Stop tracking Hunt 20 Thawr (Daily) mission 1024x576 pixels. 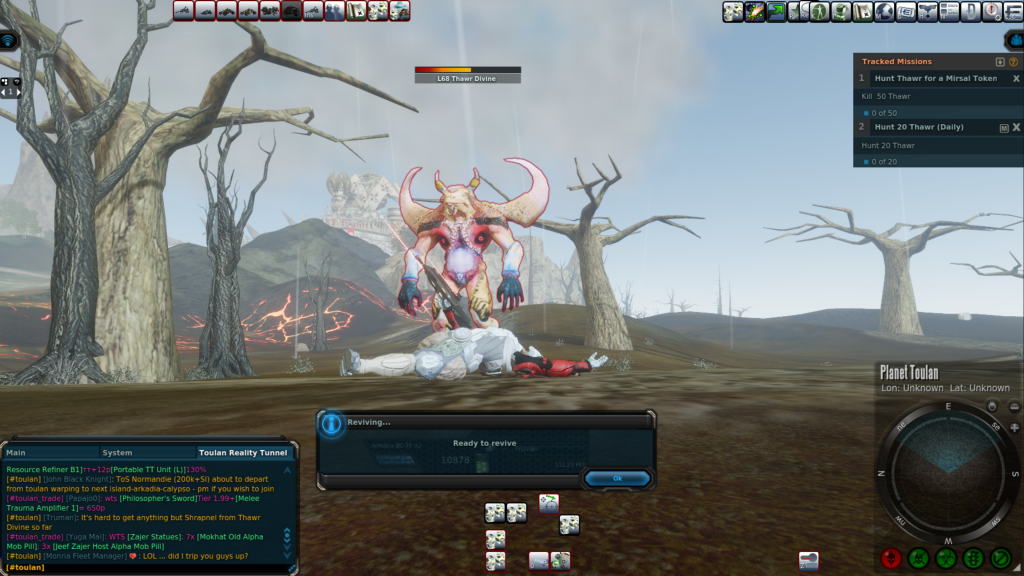(x=1016, y=128)
